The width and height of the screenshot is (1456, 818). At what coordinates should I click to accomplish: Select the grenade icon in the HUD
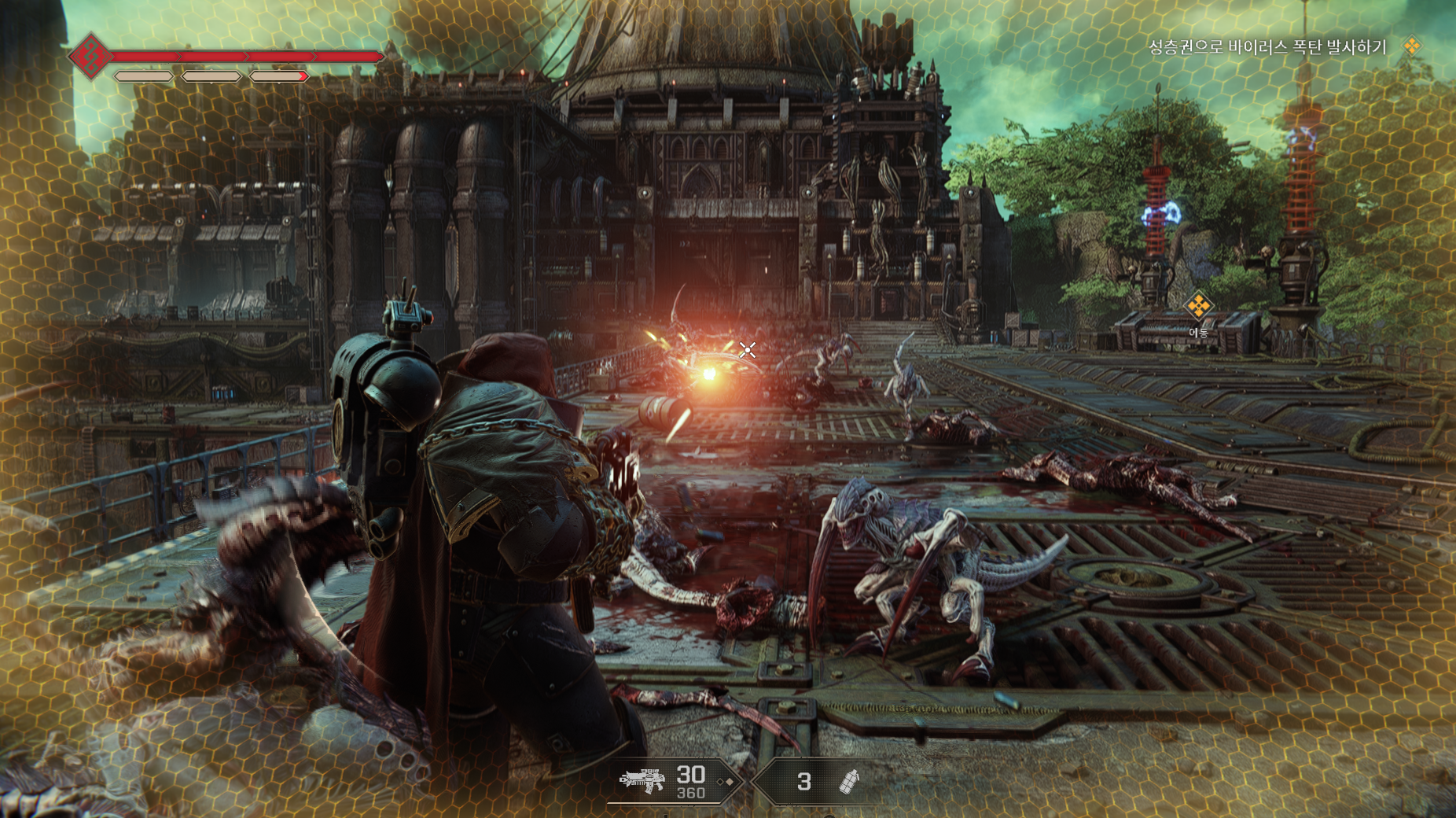[x=849, y=781]
